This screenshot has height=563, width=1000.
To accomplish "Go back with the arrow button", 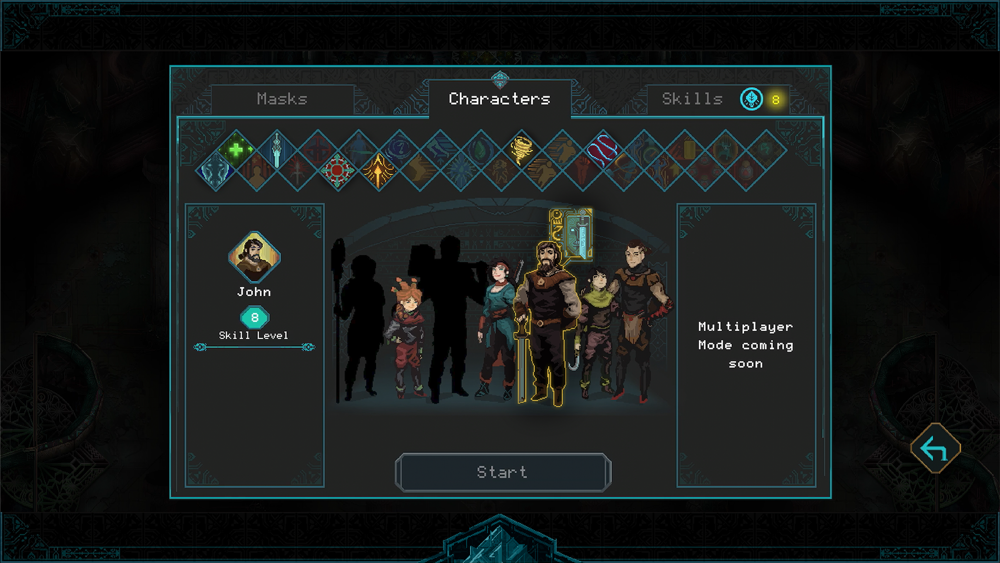I will tap(935, 449).
